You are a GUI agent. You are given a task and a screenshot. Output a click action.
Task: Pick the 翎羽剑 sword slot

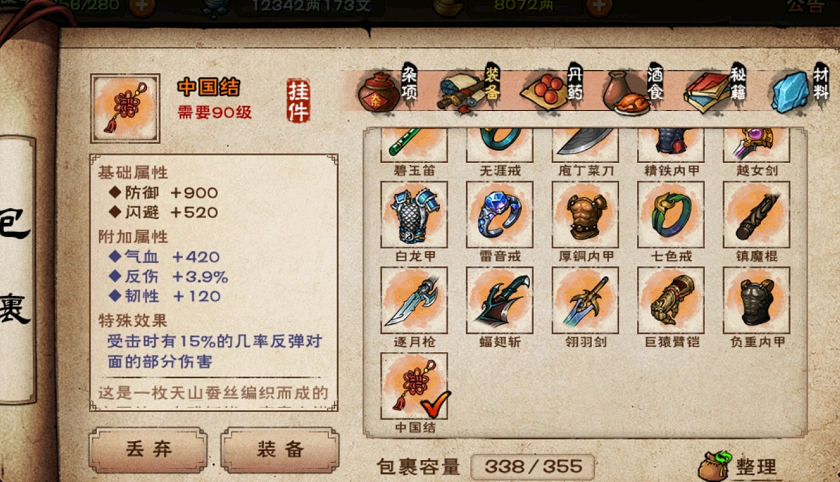(585, 300)
